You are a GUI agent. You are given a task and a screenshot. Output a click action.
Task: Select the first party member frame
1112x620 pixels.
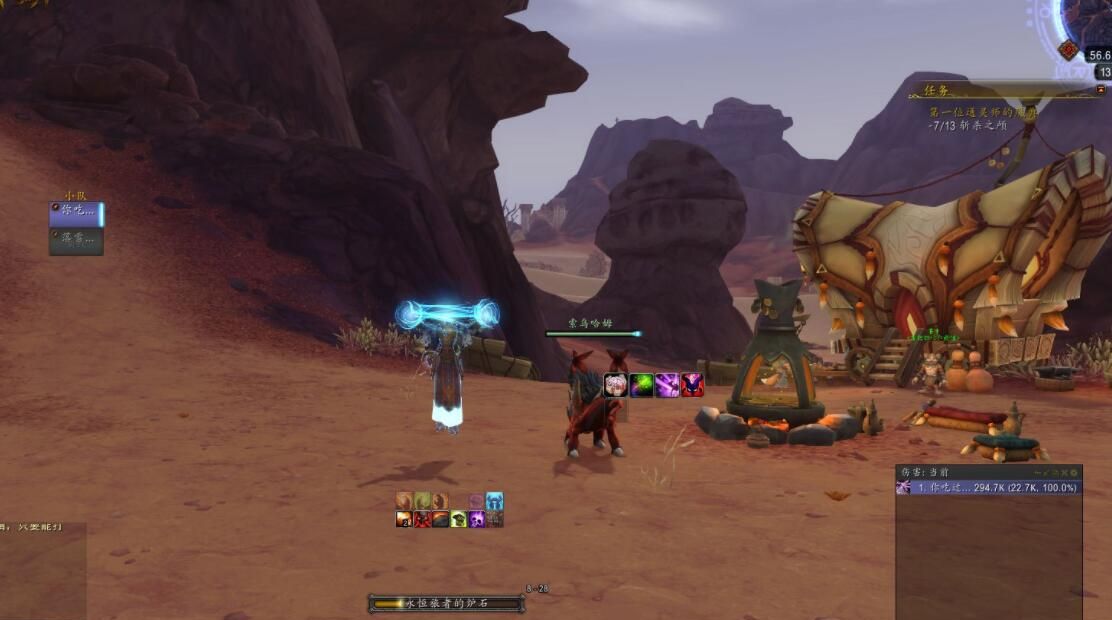(x=76, y=213)
